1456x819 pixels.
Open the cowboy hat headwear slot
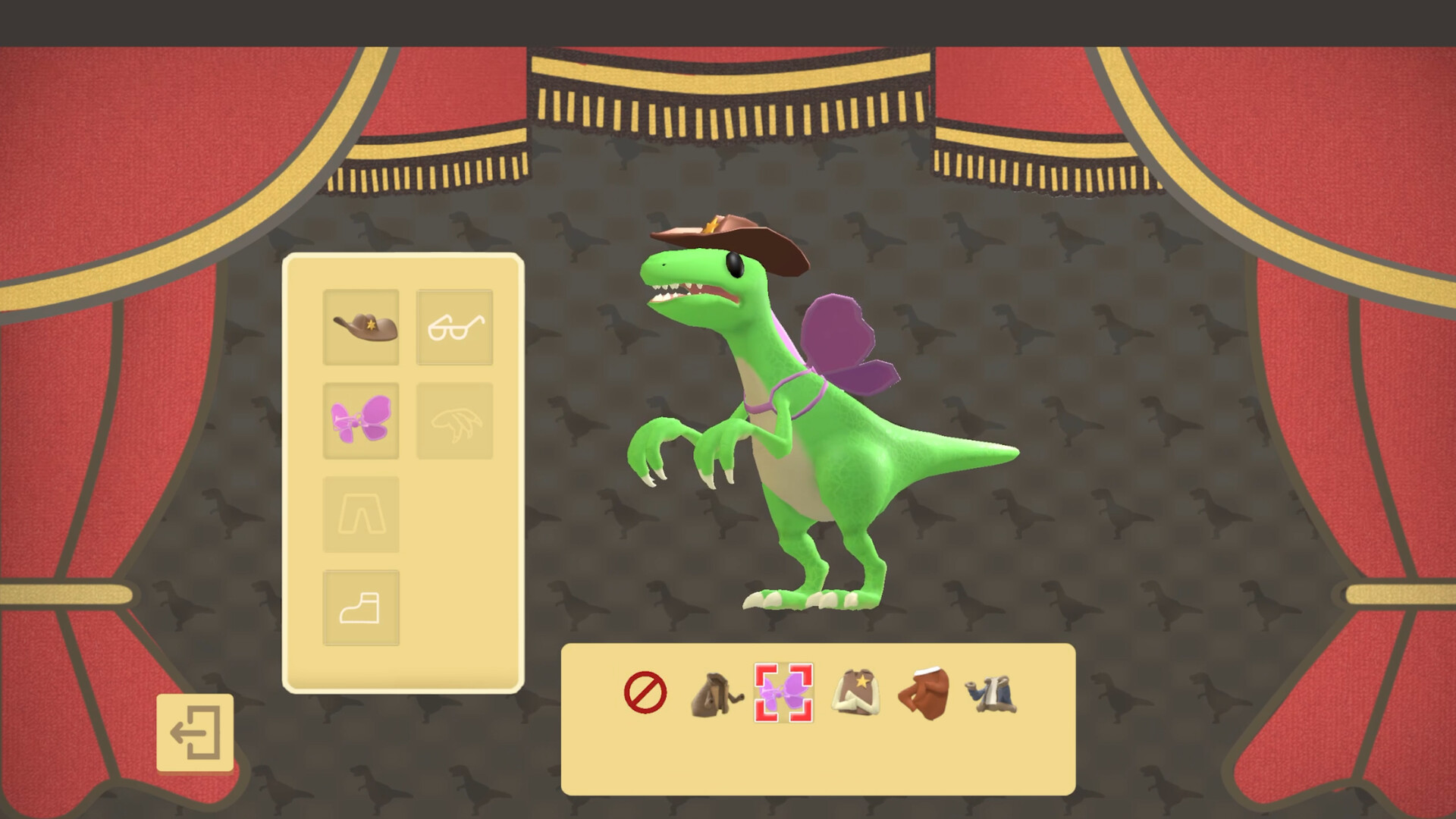point(361,327)
